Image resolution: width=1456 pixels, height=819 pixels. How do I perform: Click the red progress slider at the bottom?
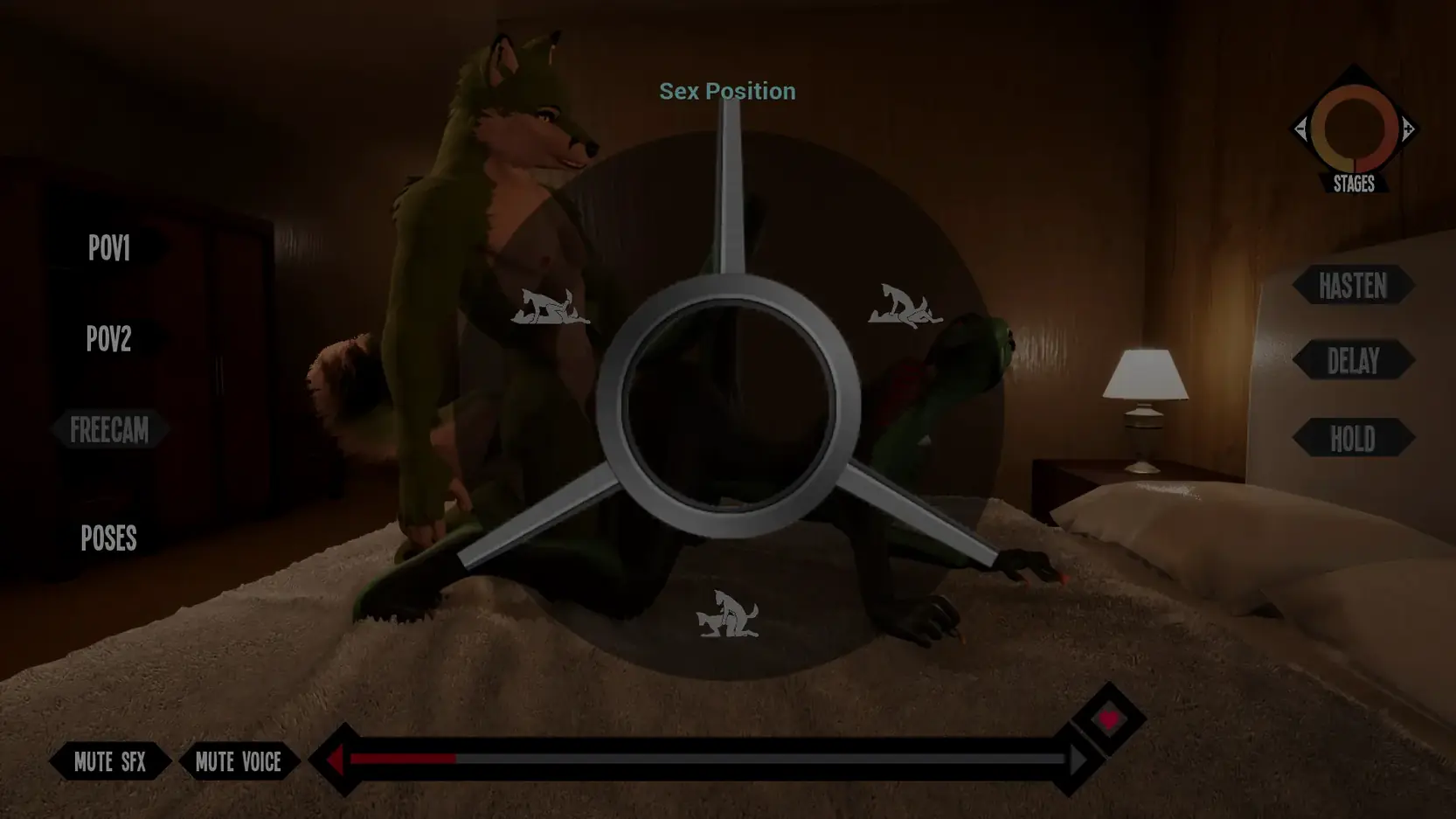click(402, 760)
